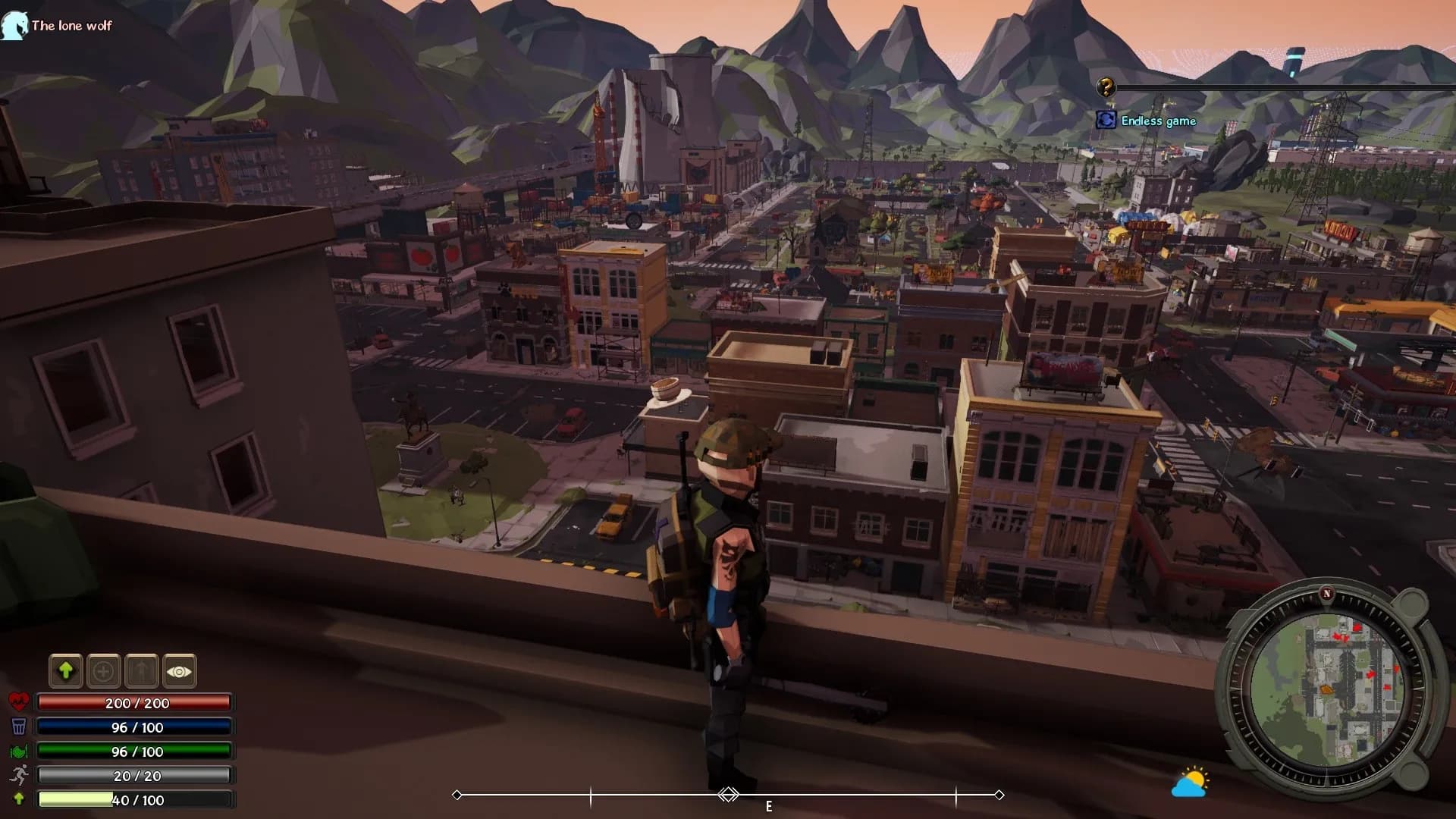1456x819 pixels.
Task: Click the wolf portrait beside The lone wolf
Action: pyautogui.click(x=12, y=25)
